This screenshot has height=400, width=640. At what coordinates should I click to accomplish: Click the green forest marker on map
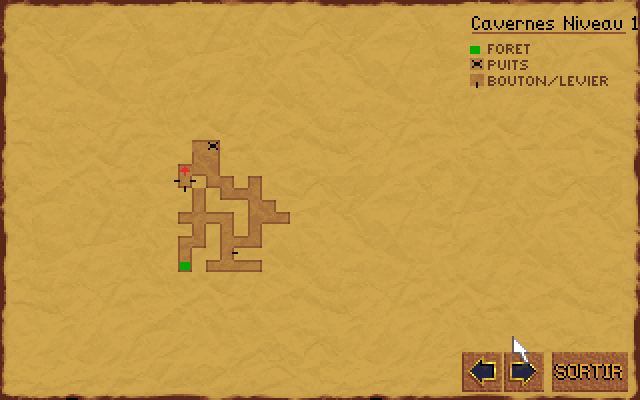(185, 265)
